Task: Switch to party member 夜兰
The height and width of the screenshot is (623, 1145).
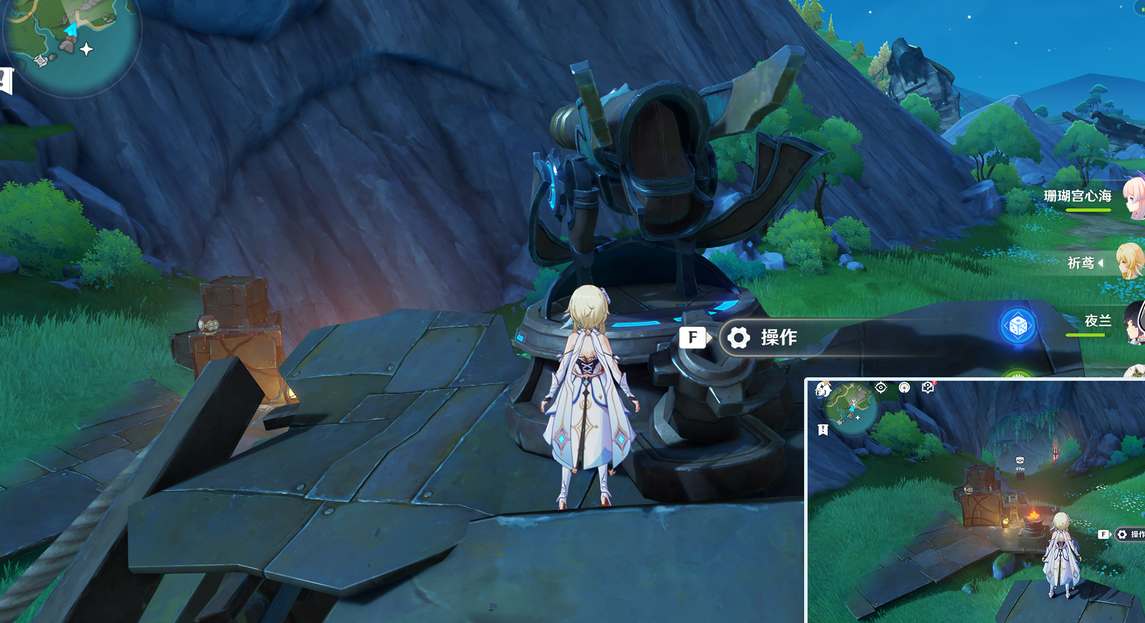Action: pyautogui.click(x=1133, y=322)
